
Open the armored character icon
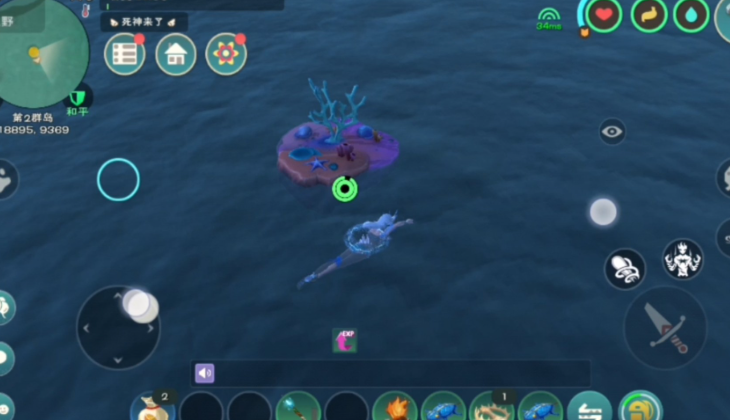[683, 259]
